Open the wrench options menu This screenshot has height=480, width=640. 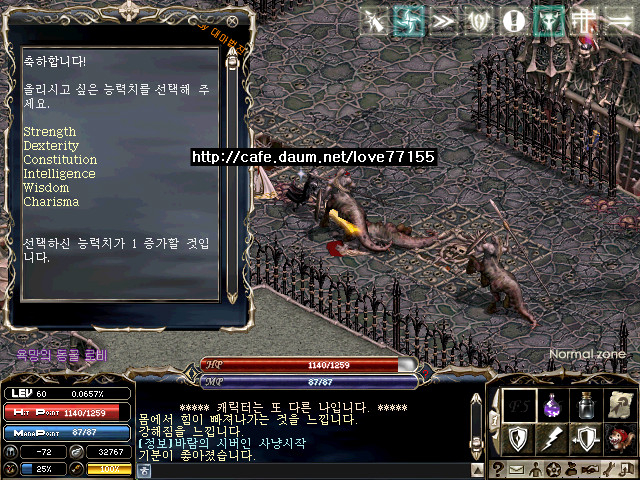pyautogui.click(x=610, y=470)
